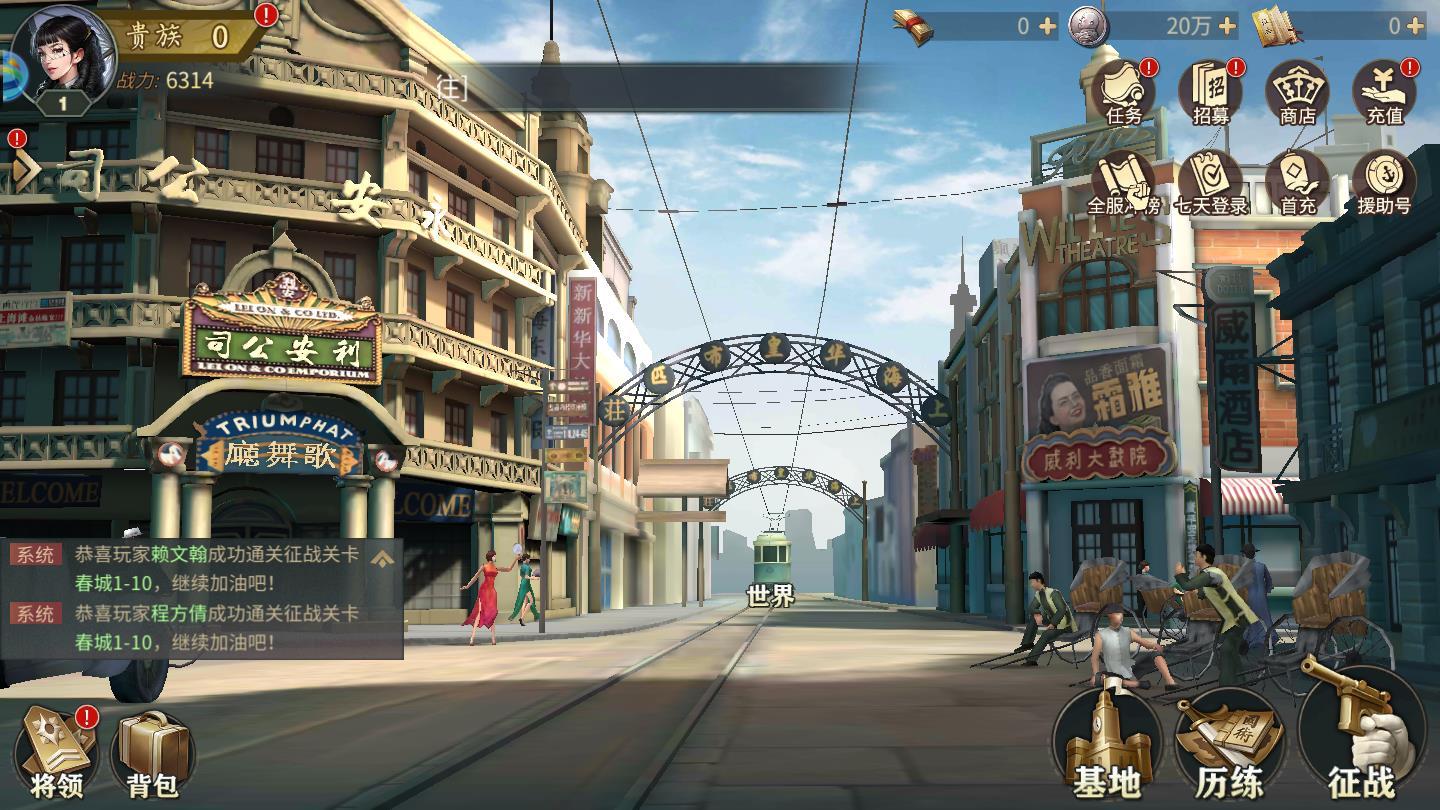Add more silver coins with plus button
1440x810 pixels.
click(x=1227, y=27)
